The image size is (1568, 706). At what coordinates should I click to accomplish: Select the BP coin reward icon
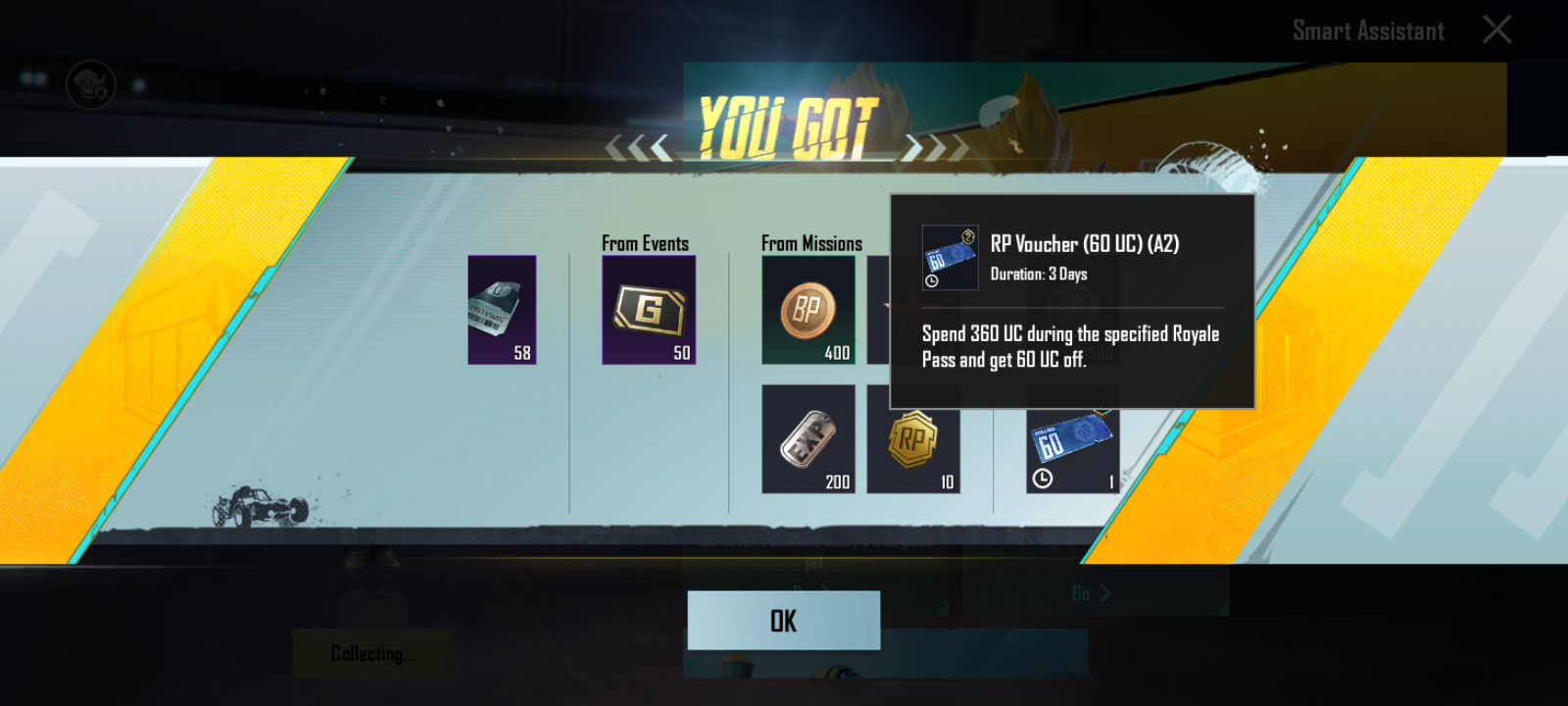(808, 310)
